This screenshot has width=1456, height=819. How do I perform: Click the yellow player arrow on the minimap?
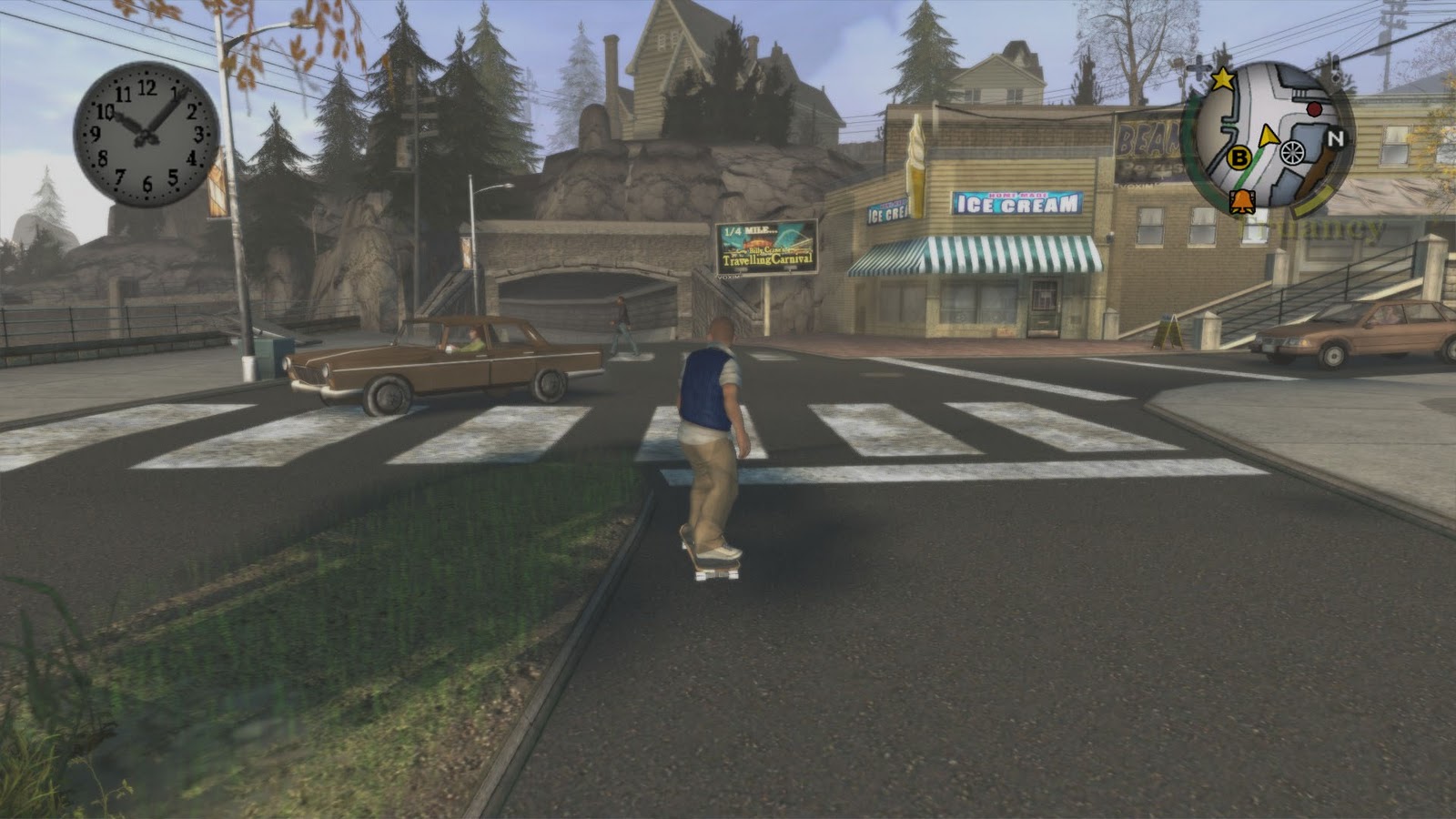(1266, 137)
